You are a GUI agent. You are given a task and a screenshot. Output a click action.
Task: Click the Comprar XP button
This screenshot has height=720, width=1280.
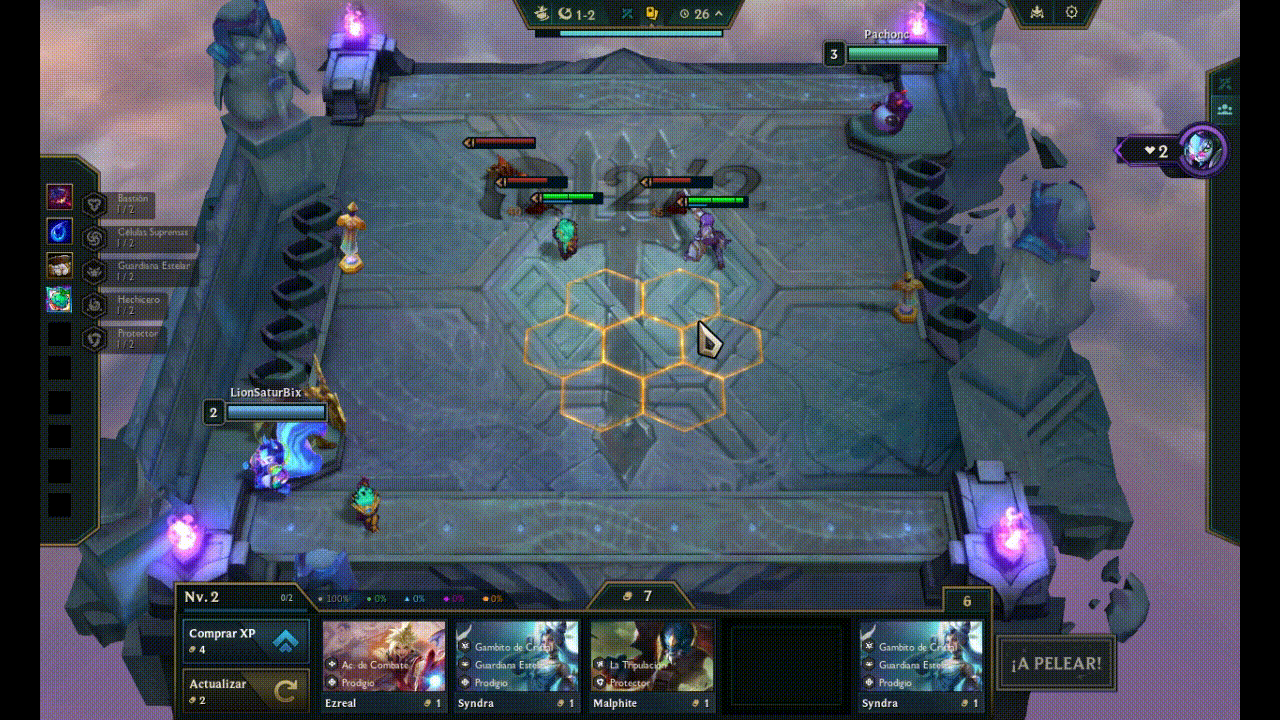[x=245, y=640]
